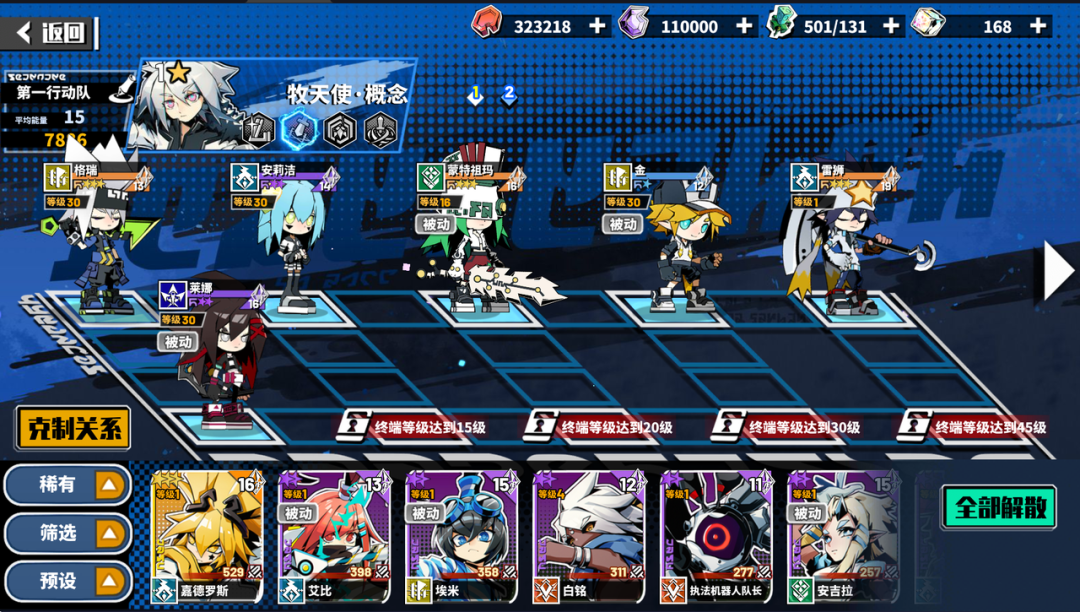
Task: Add purple crystals with plus button
Action: [744, 26]
